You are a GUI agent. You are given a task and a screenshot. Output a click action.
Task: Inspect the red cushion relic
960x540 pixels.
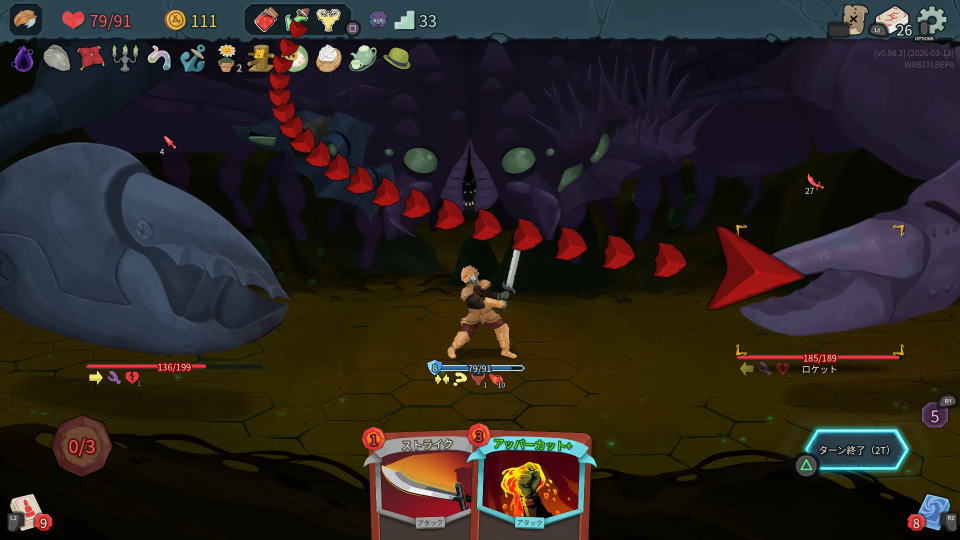point(91,58)
